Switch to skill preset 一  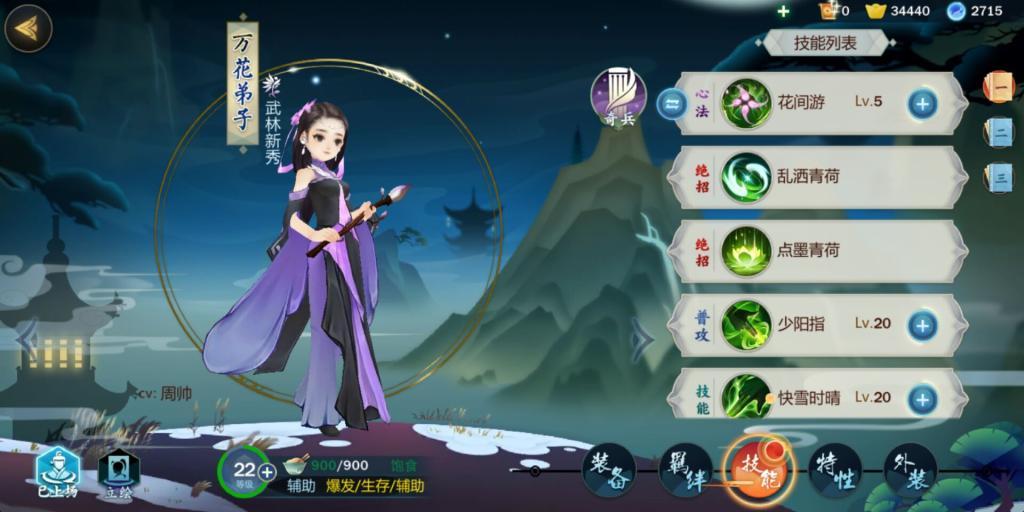[999, 87]
